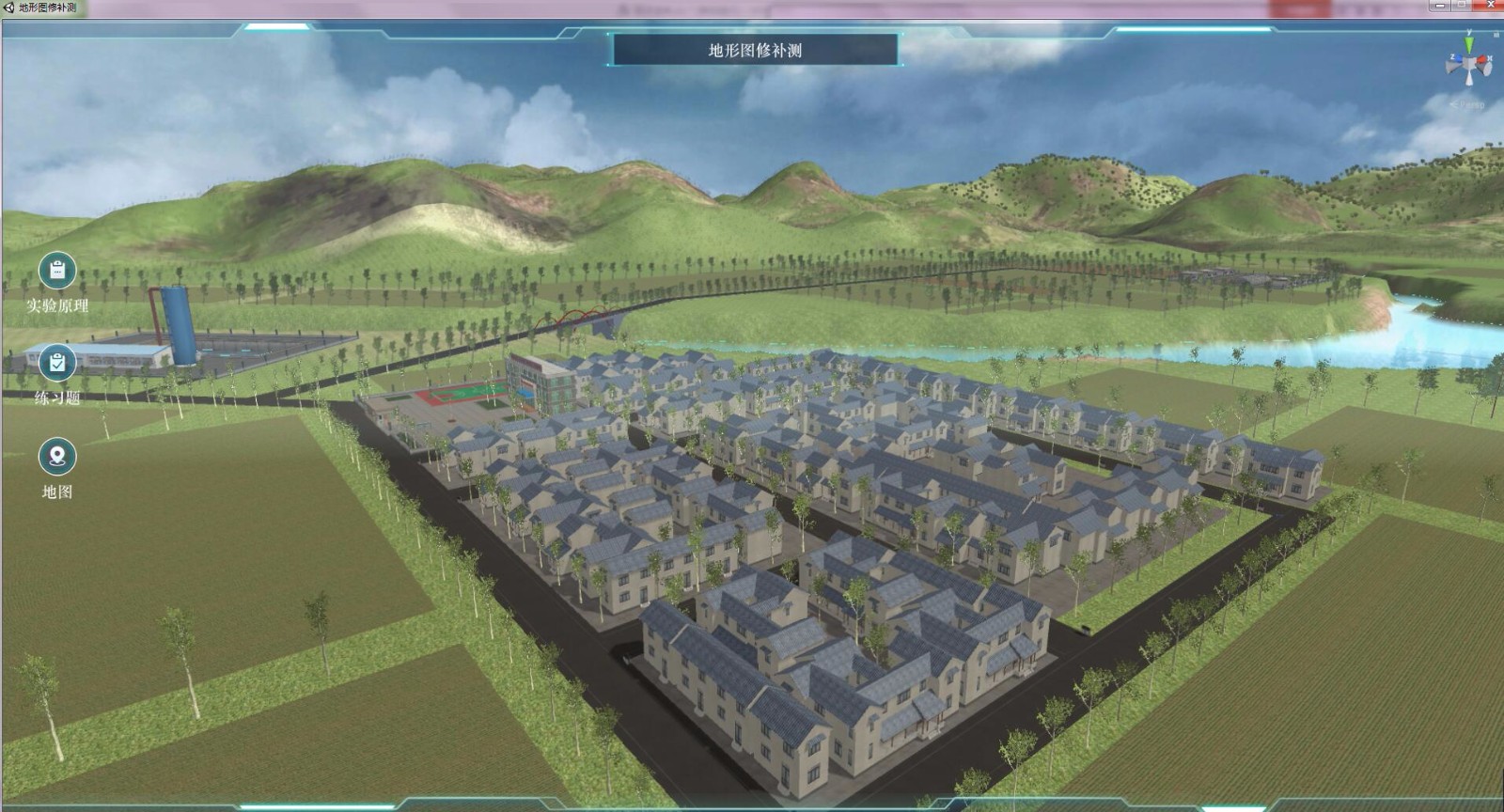This screenshot has width=1504, height=812.
Task: Click the green Y axis cone on gizmo
Action: 1469,44
